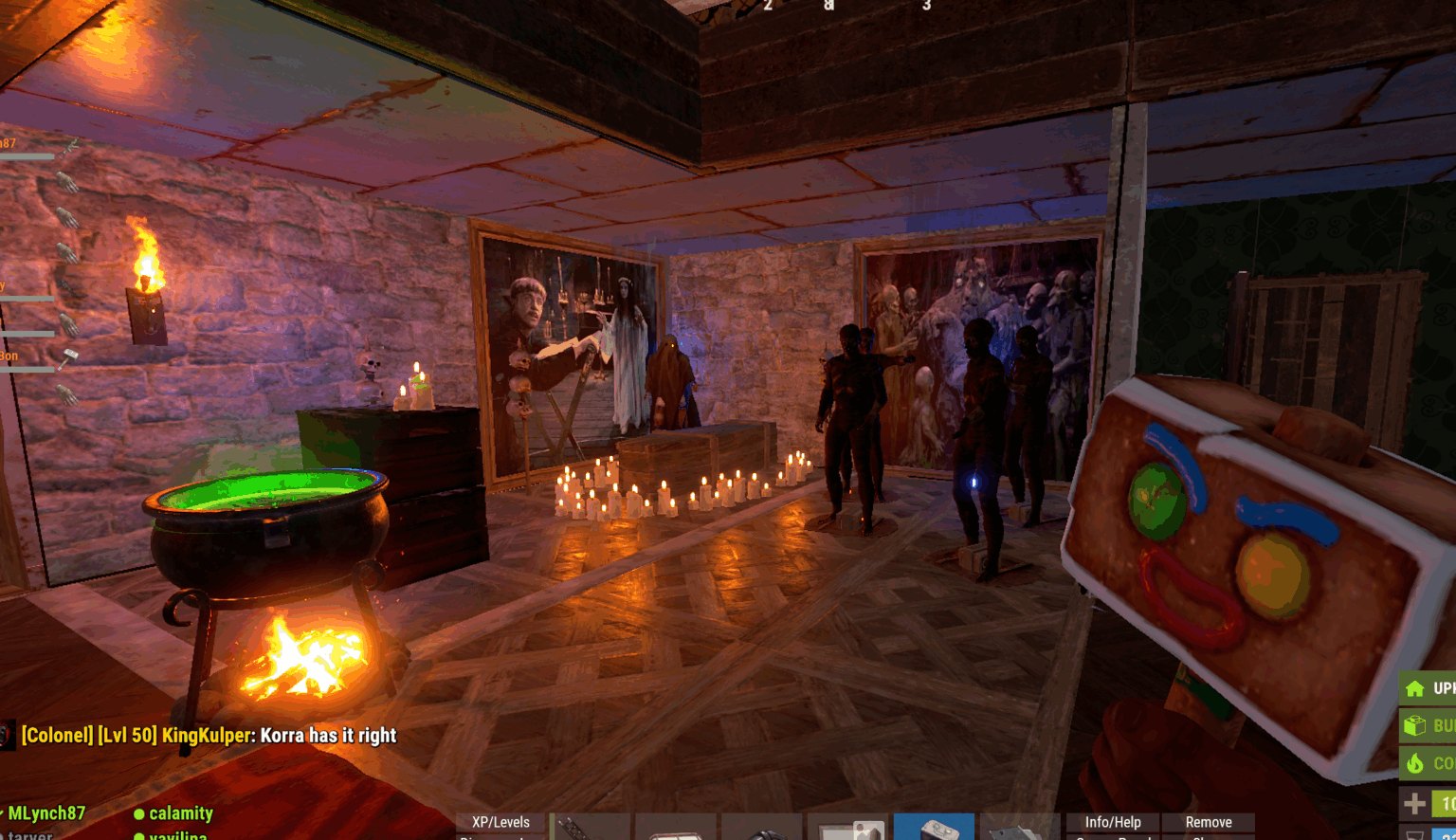Select the green house Upkeep icon

[1416, 688]
